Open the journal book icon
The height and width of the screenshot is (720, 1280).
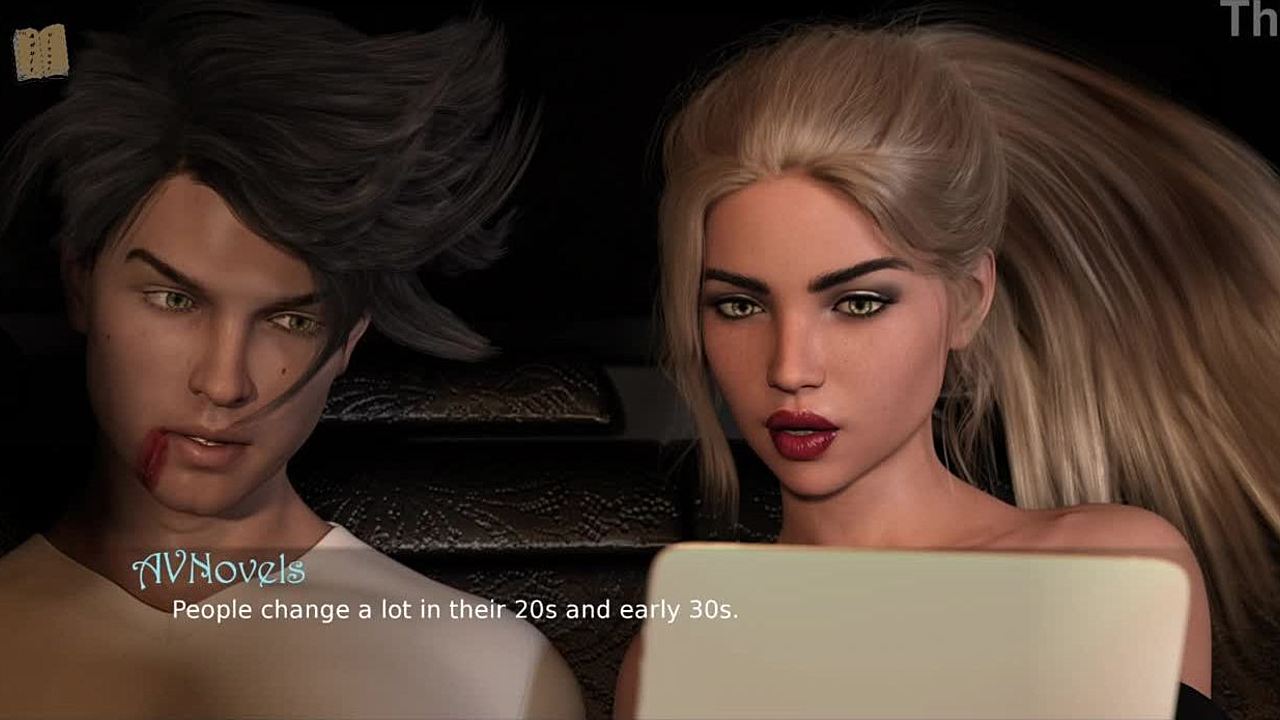pyautogui.click(x=41, y=52)
